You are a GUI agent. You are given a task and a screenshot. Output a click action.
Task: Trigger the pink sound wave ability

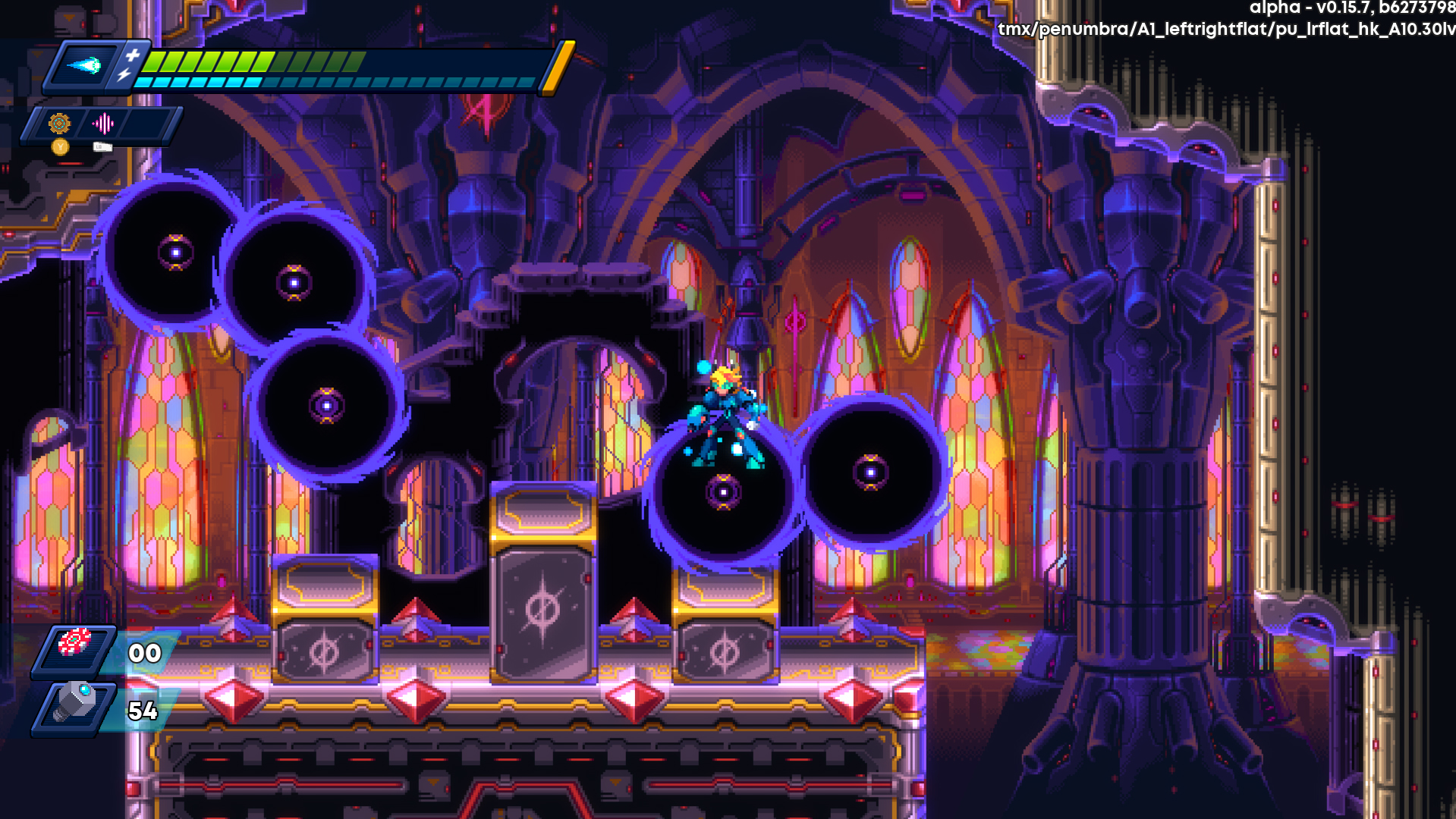coord(102,123)
